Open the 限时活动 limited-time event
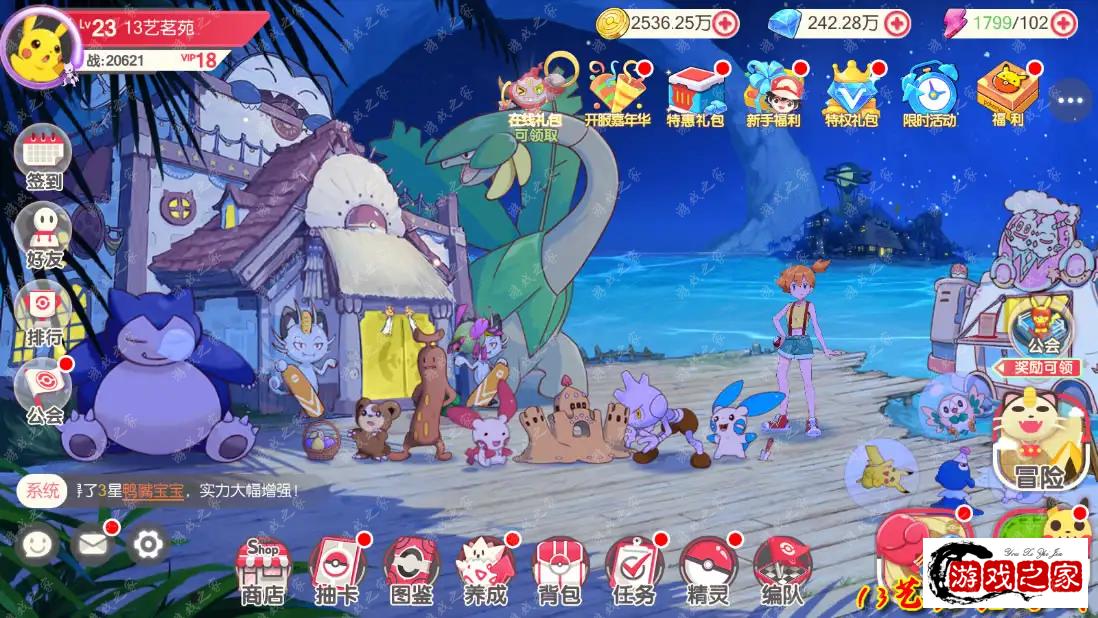1098x618 pixels. [x=929, y=93]
